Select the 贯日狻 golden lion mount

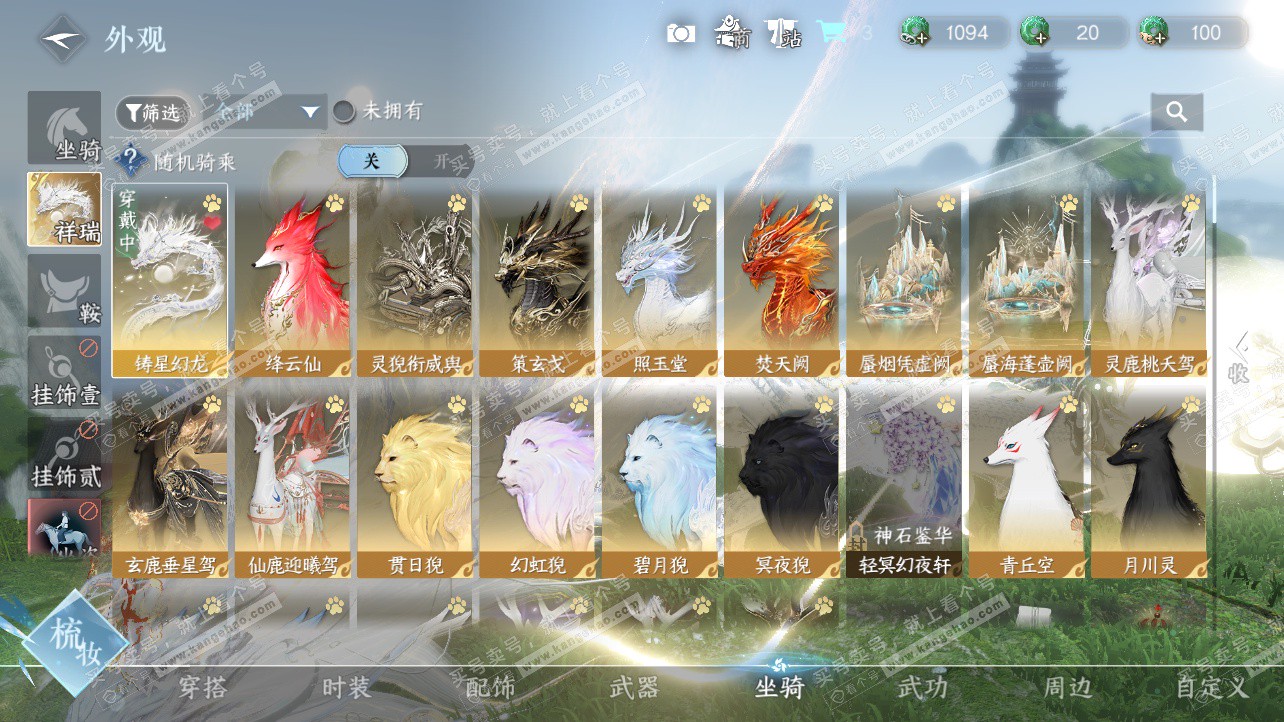pyautogui.click(x=415, y=481)
